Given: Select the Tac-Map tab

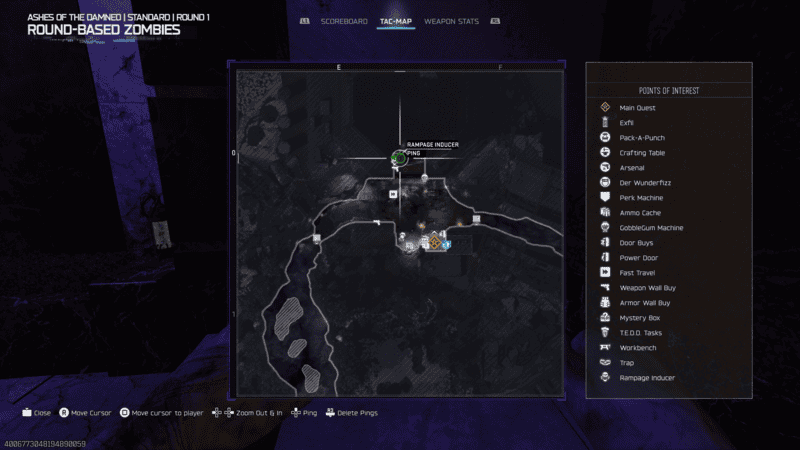Looking at the screenshot, I should (x=397, y=21).
